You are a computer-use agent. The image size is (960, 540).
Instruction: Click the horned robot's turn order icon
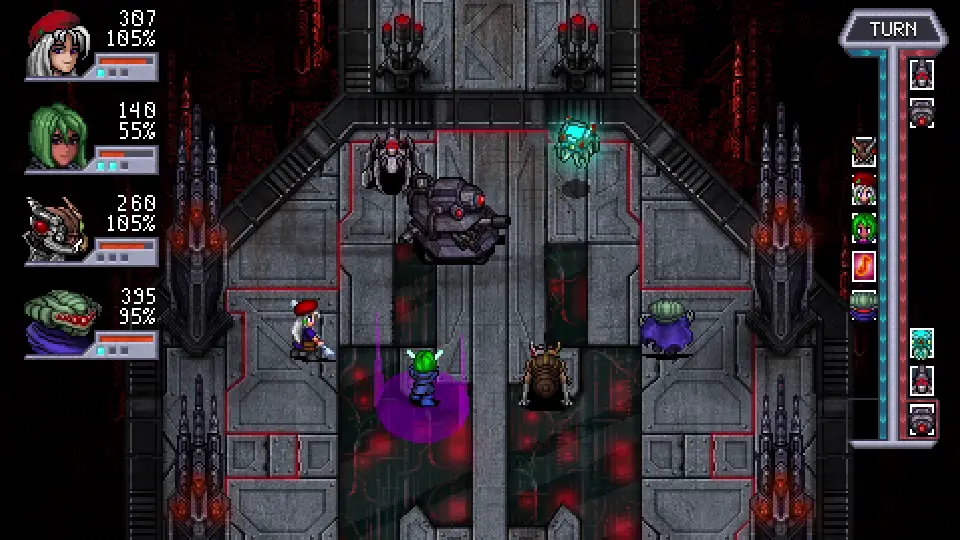pyautogui.click(x=863, y=151)
